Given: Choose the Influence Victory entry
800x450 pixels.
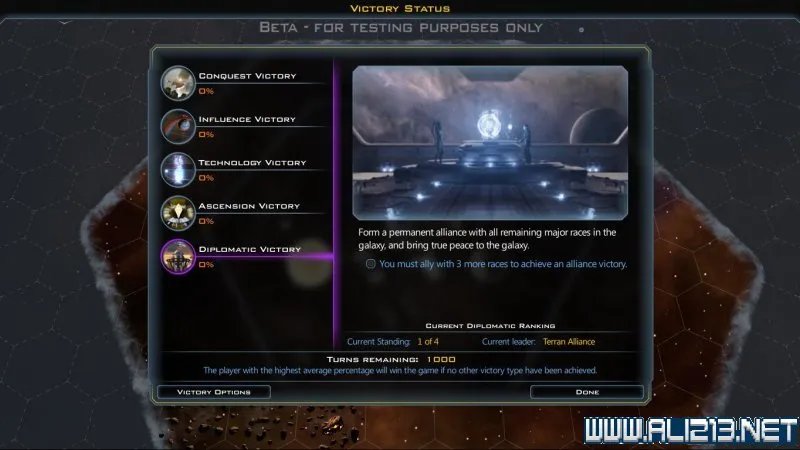Looking at the screenshot, I should click(x=245, y=124).
